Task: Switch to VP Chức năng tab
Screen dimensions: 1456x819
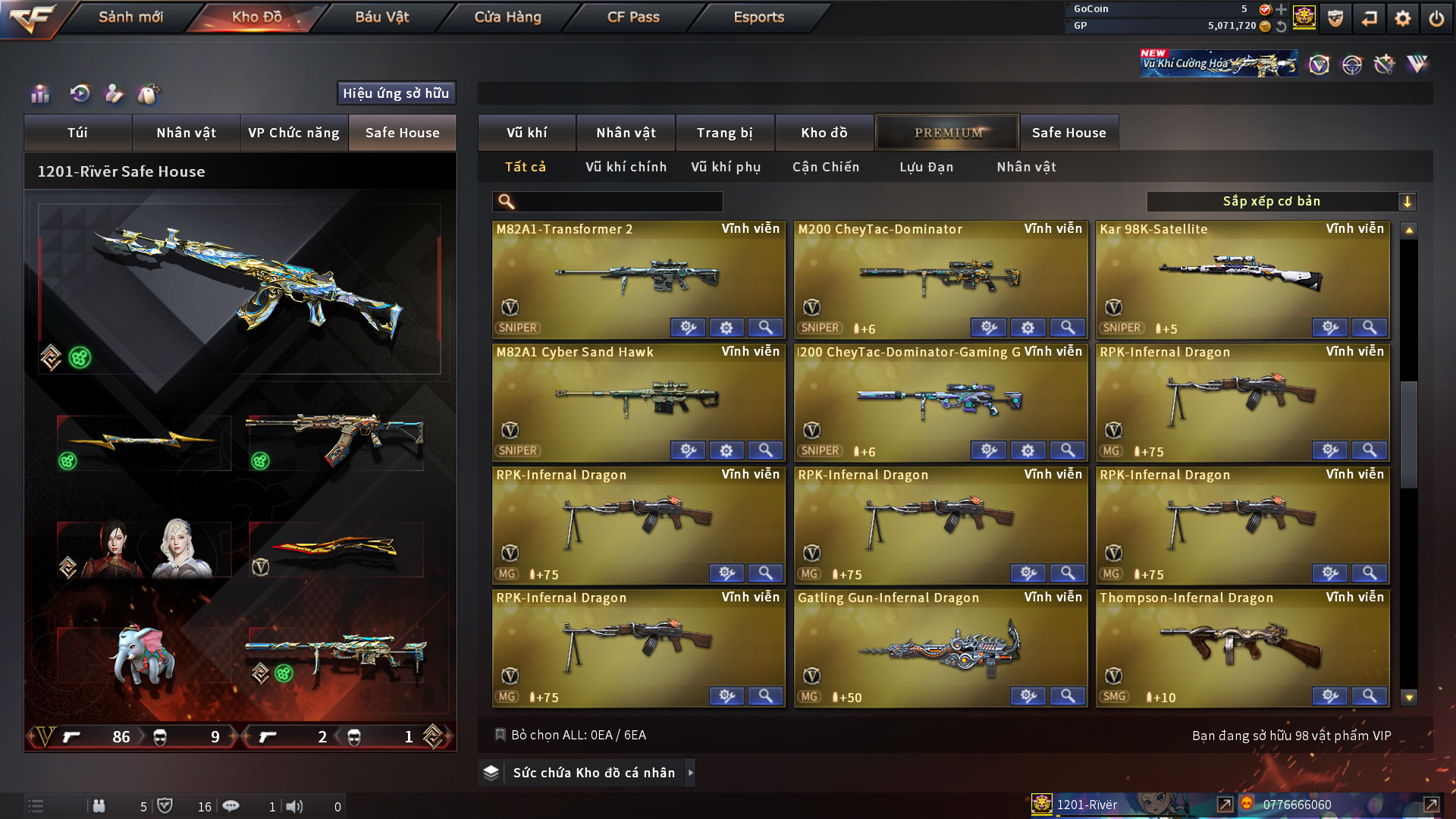Action: point(293,133)
